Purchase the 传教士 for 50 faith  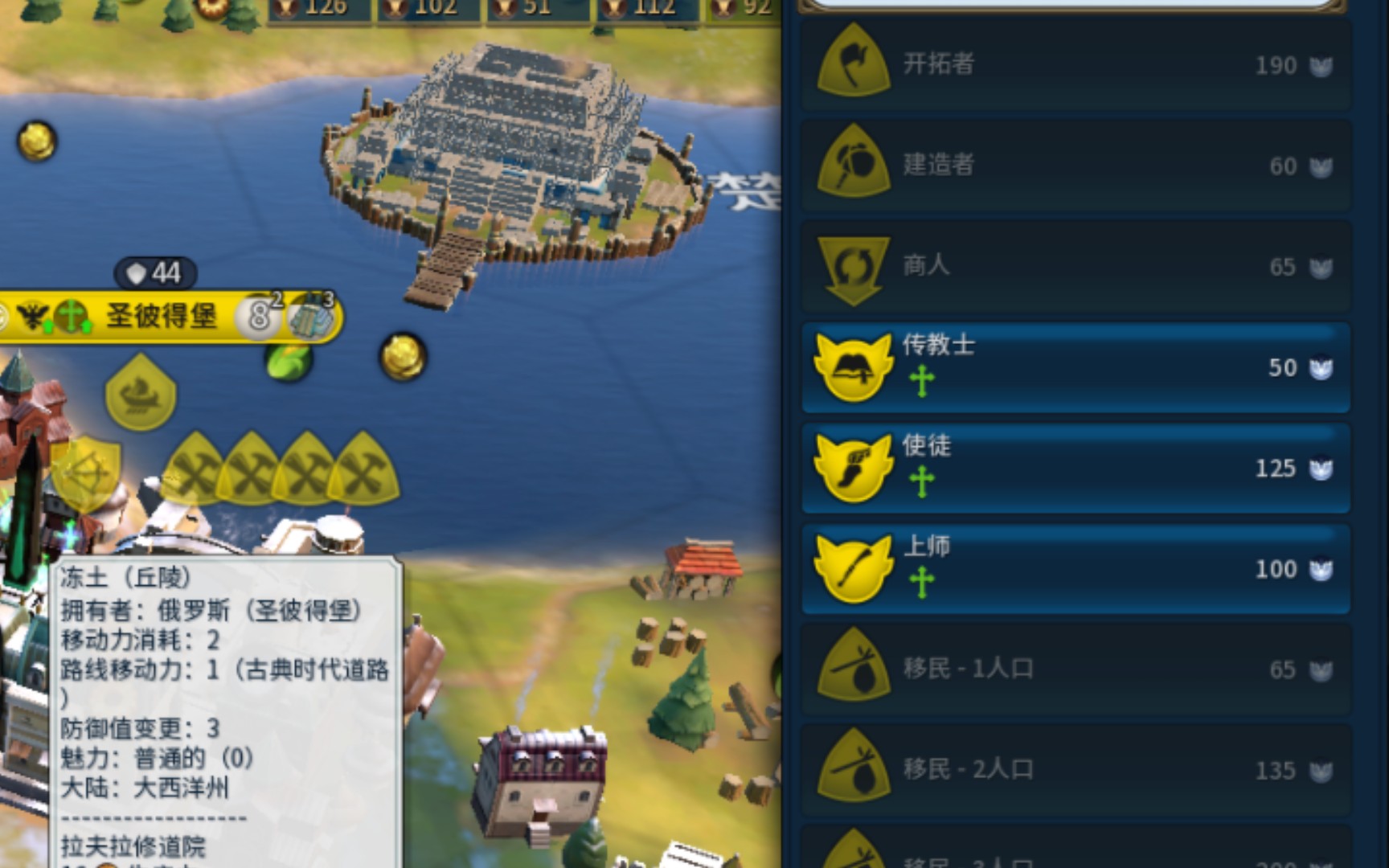click(1076, 368)
